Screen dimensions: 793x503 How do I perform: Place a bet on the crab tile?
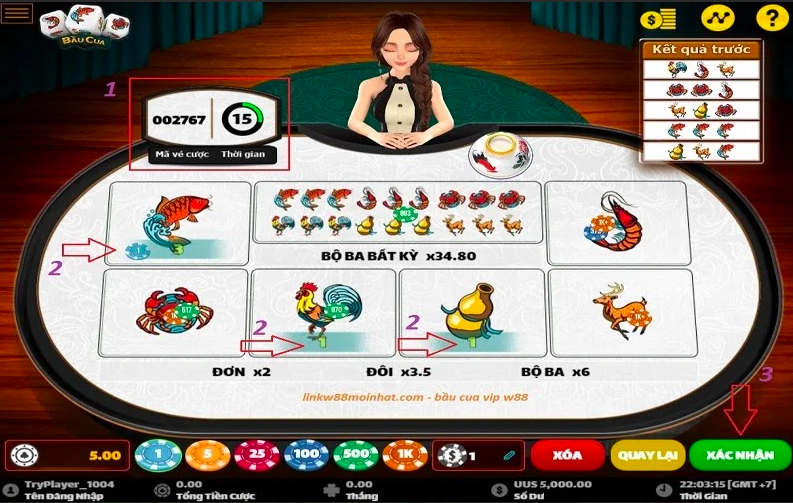click(175, 311)
